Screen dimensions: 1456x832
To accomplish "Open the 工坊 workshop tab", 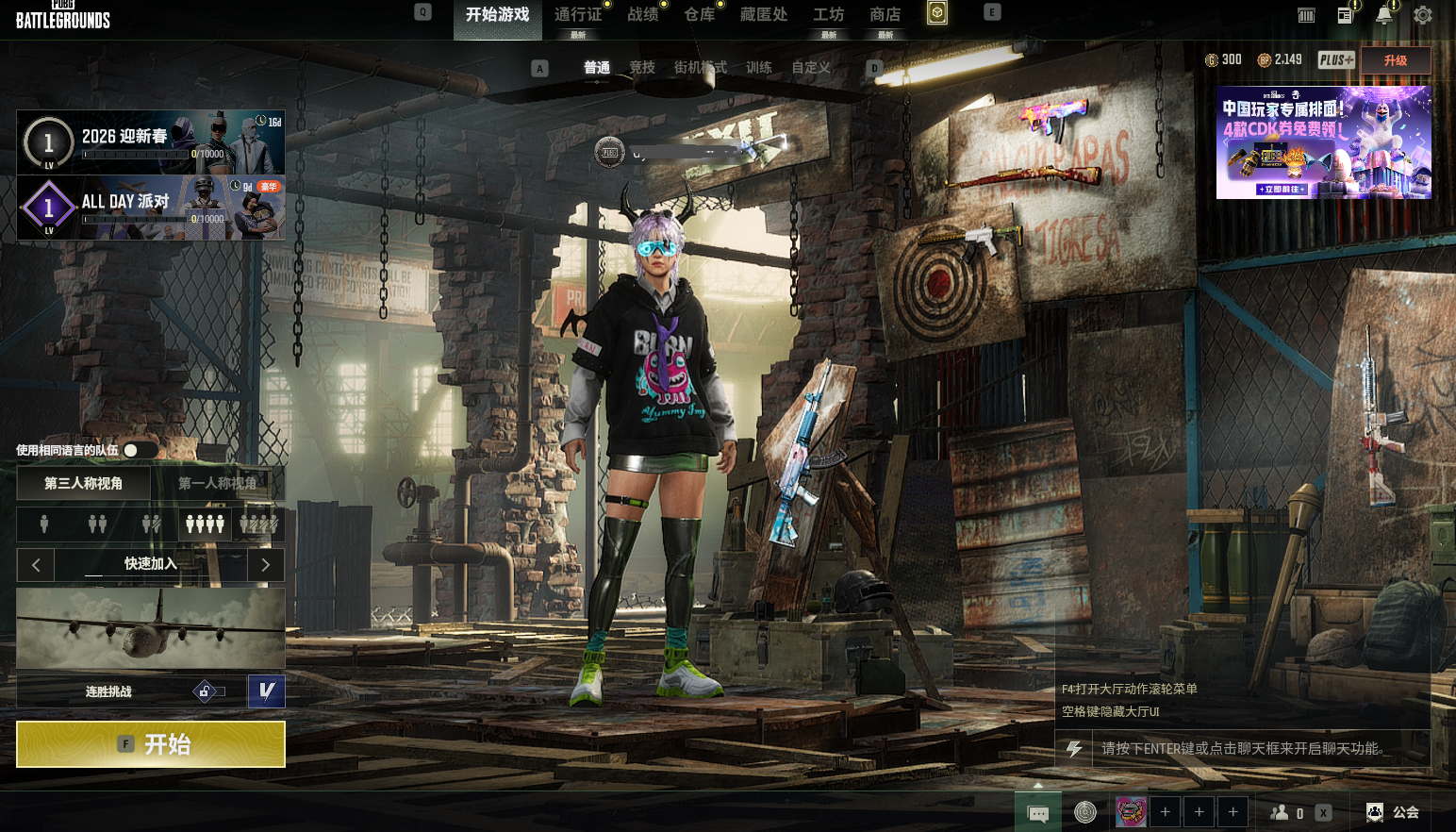I will click(828, 15).
